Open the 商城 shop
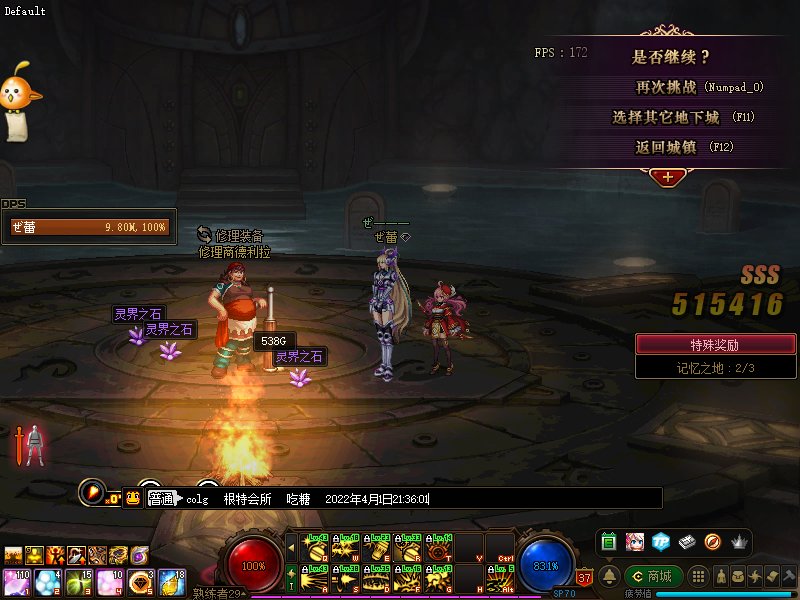800x600 pixels. pyautogui.click(x=654, y=576)
